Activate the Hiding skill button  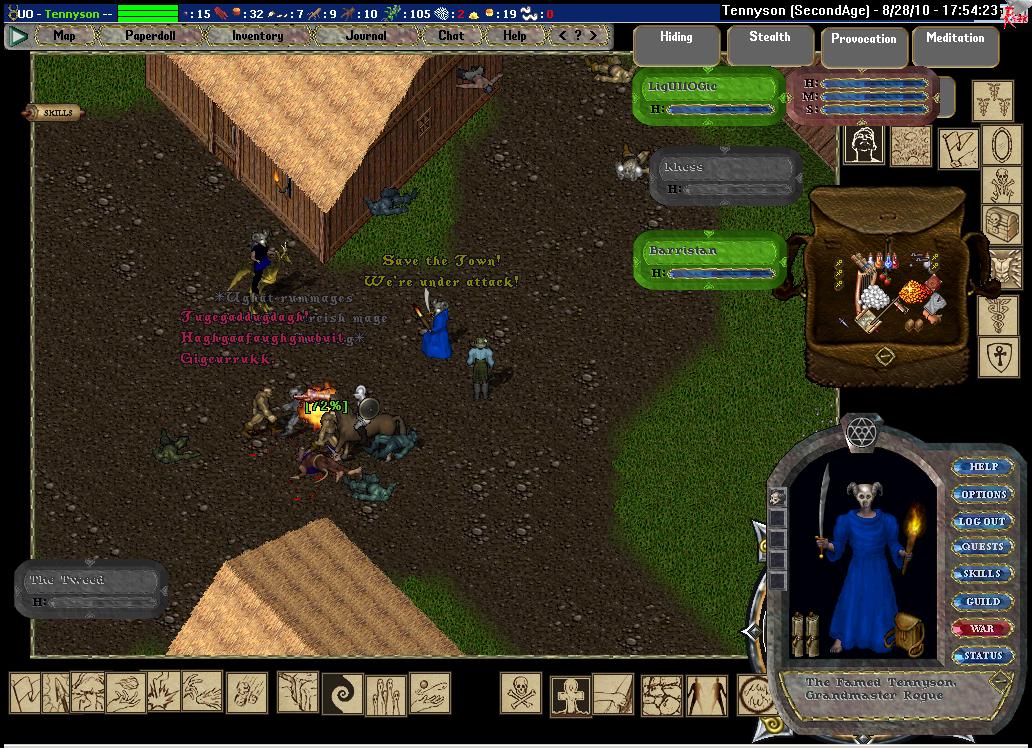point(676,45)
